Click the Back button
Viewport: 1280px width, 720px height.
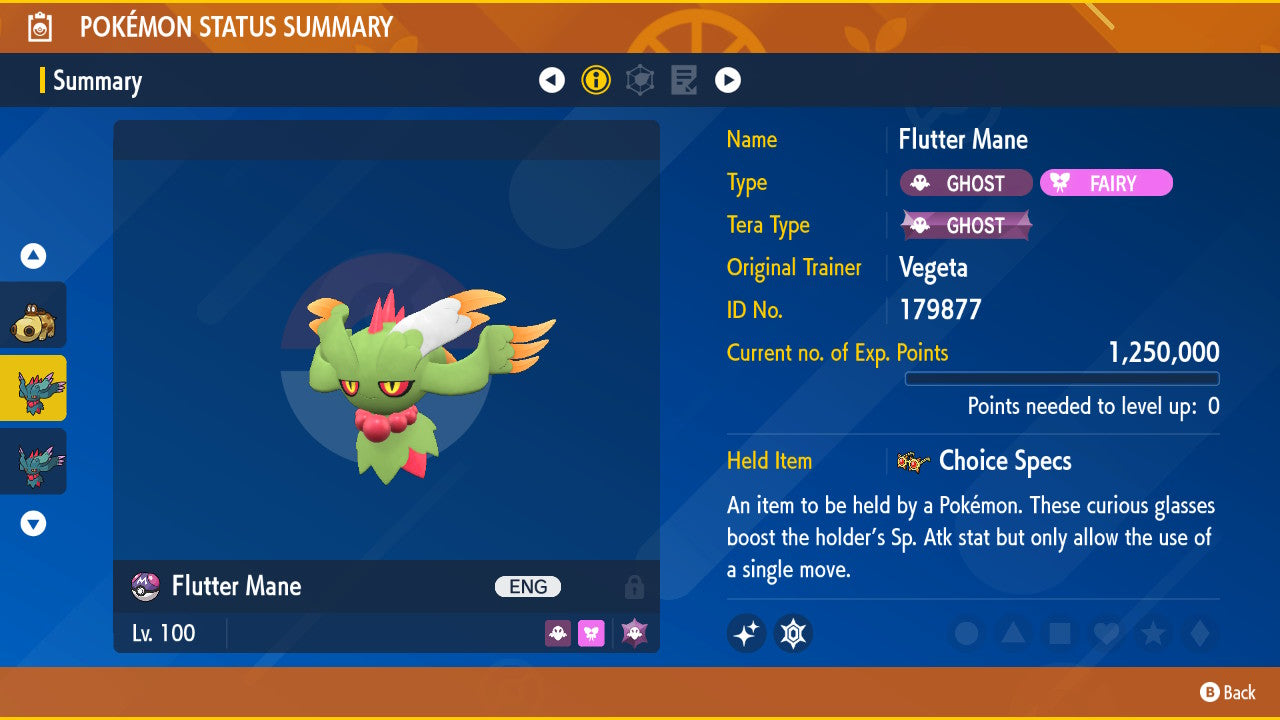coord(1228,692)
